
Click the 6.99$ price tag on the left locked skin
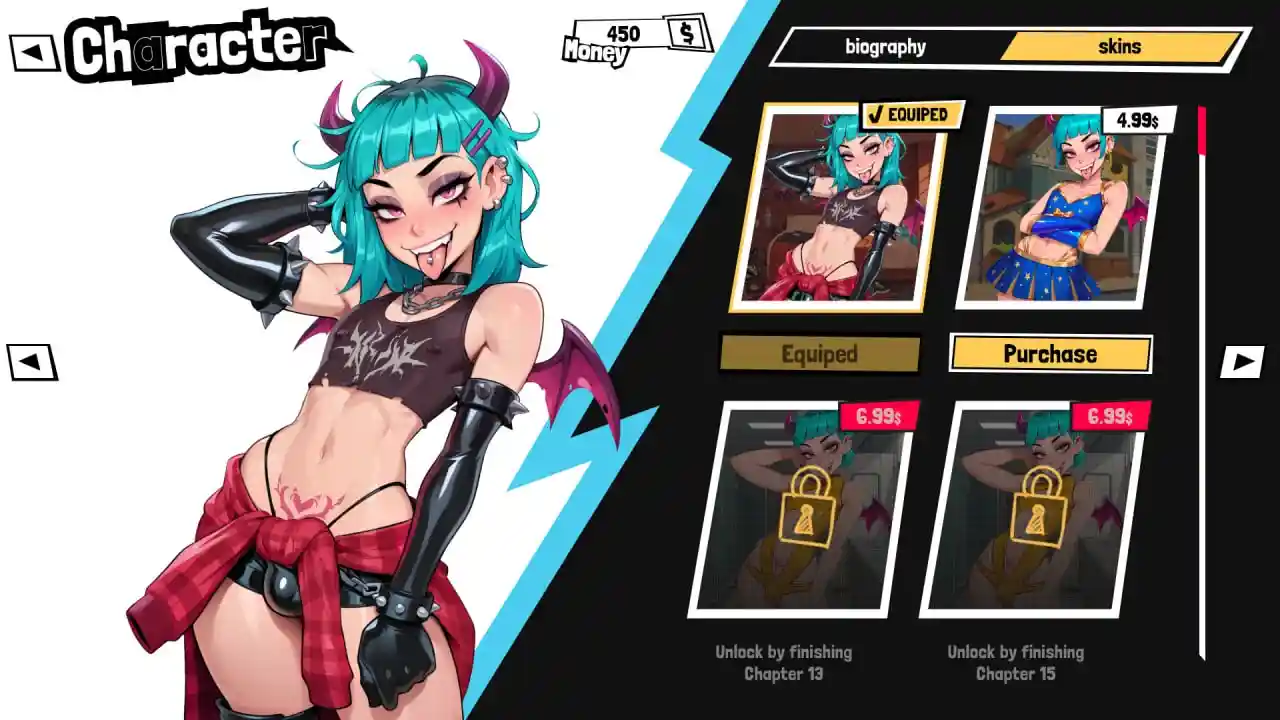(878, 417)
